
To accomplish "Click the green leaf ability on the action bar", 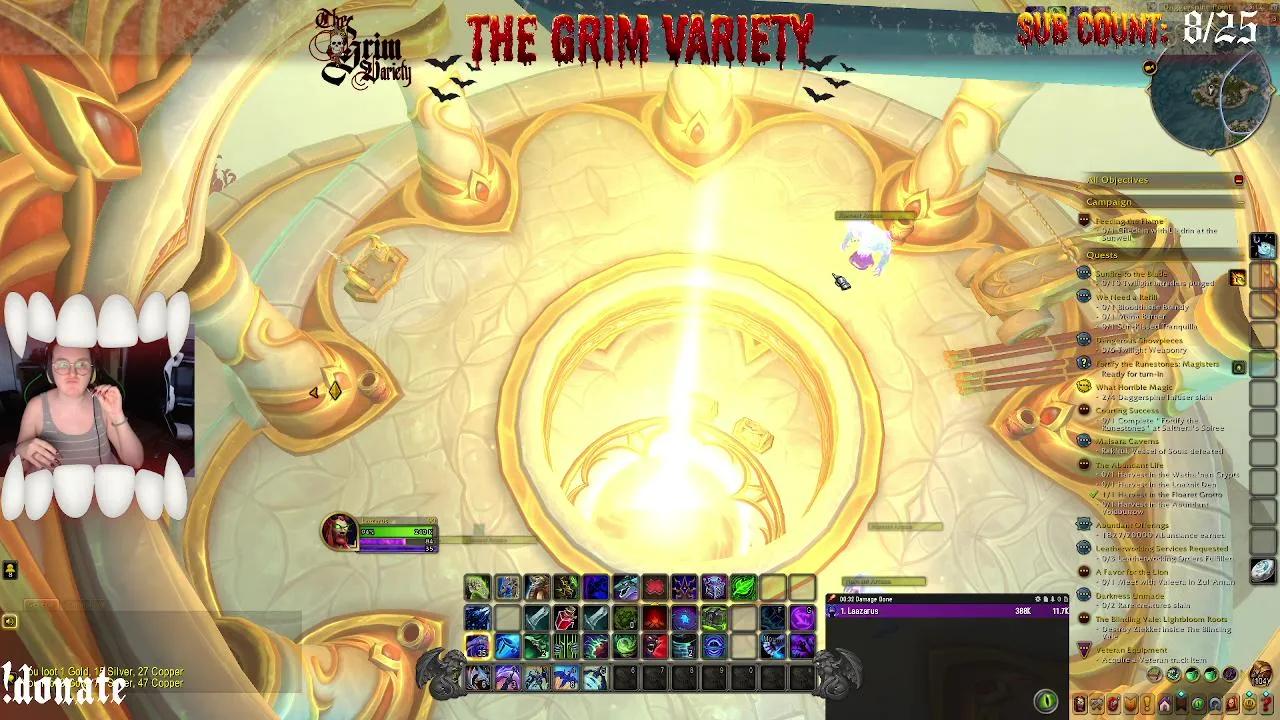I will [742, 587].
